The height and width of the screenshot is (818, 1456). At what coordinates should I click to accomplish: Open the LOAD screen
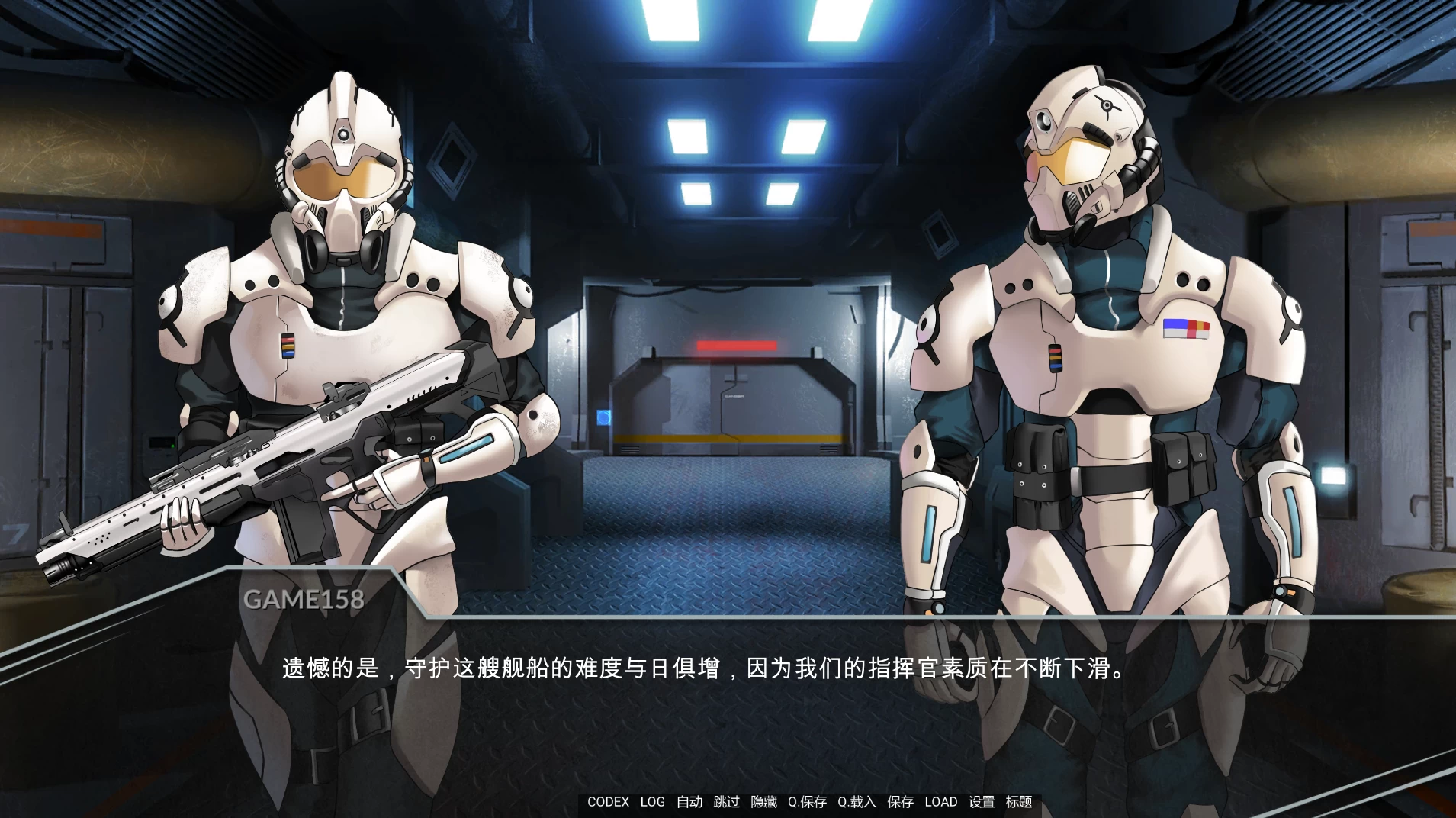pos(942,802)
